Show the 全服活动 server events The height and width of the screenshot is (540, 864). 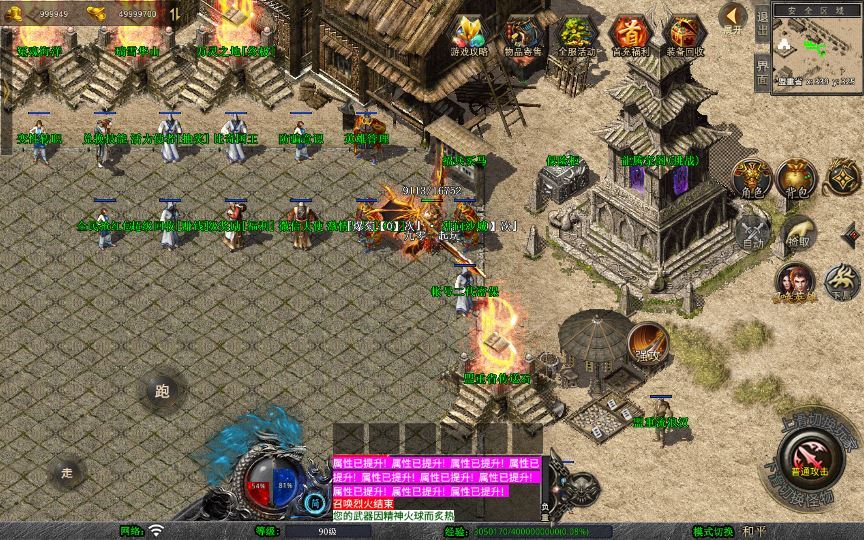coord(577,36)
